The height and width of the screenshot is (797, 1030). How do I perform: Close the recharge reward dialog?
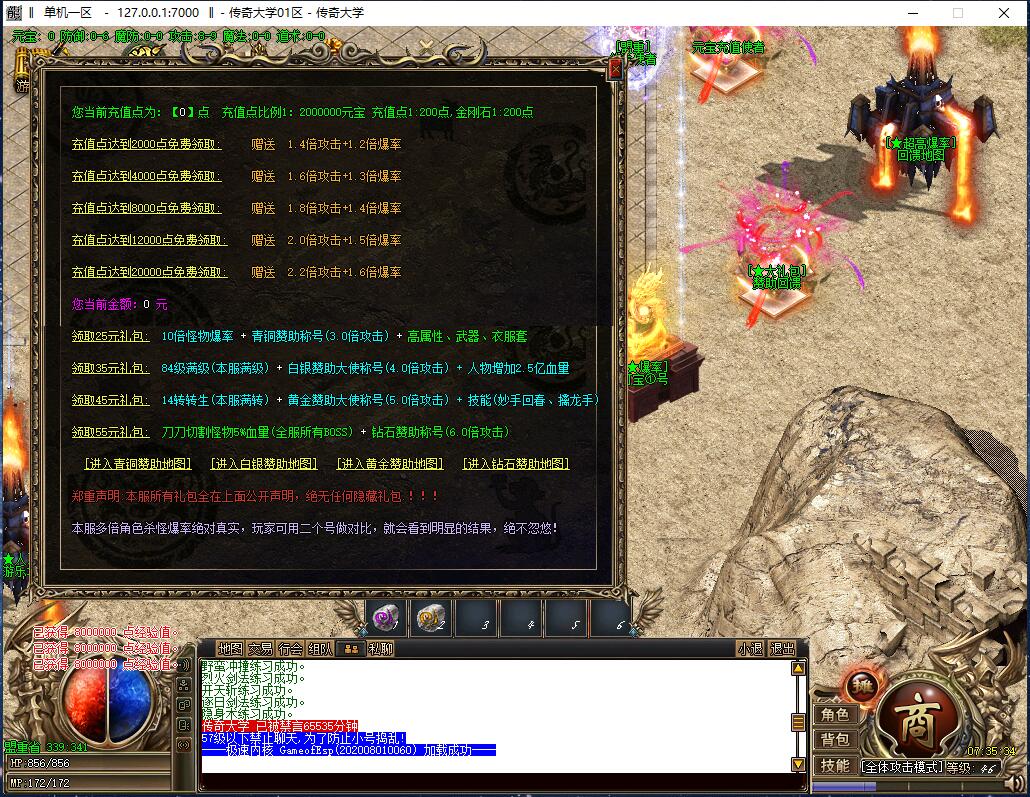[615, 69]
